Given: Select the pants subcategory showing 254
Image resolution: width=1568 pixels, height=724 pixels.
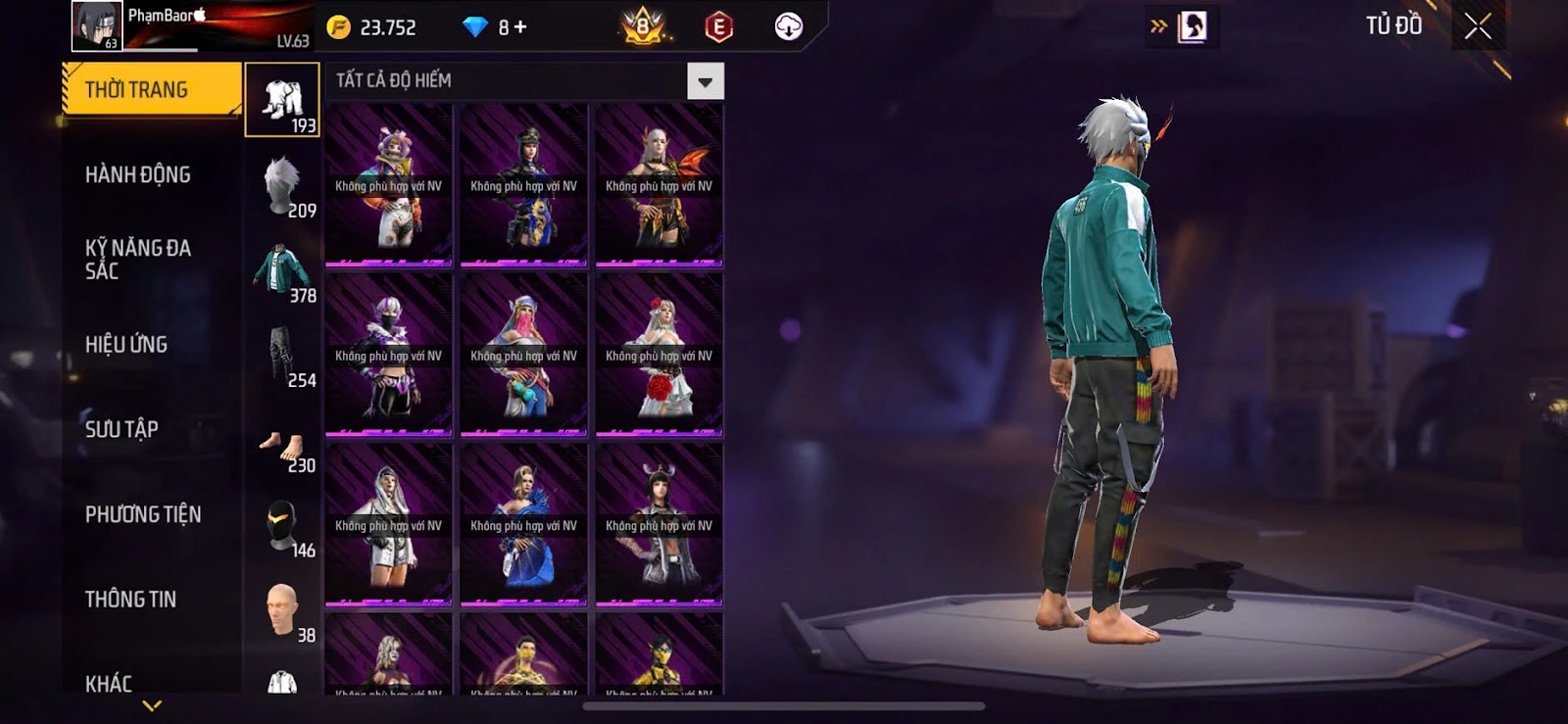Looking at the screenshot, I should click(282, 356).
